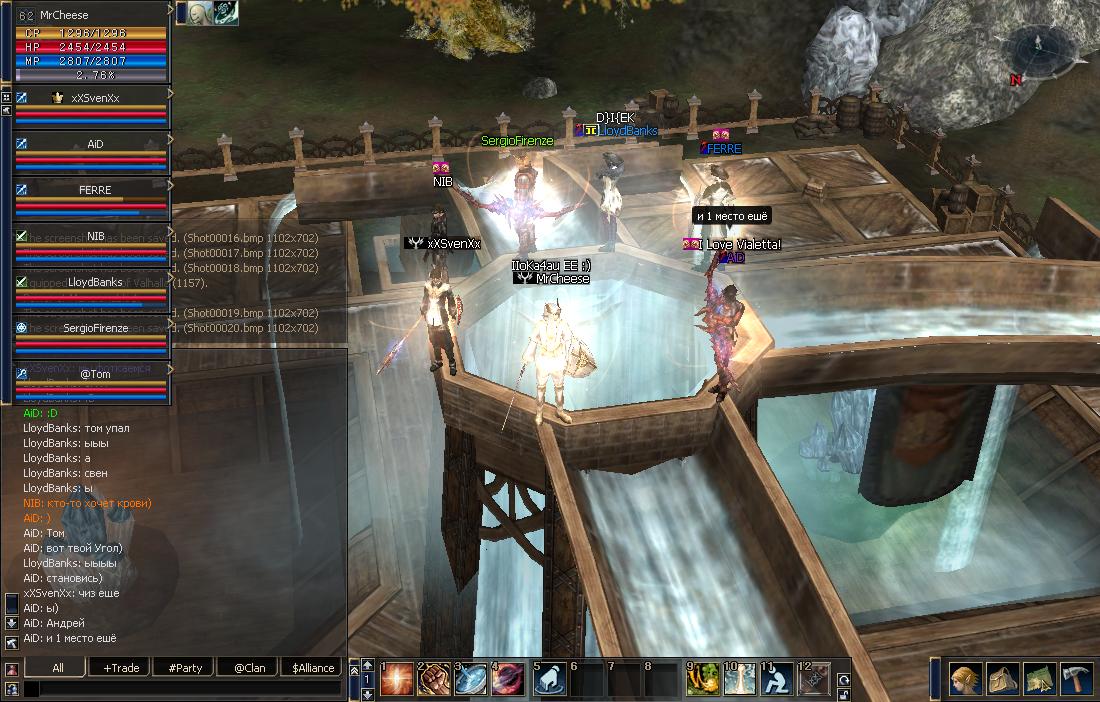1100x702 pixels.
Task: Activate the light pillar skill in slot 10
Action: [x=740, y=679]
